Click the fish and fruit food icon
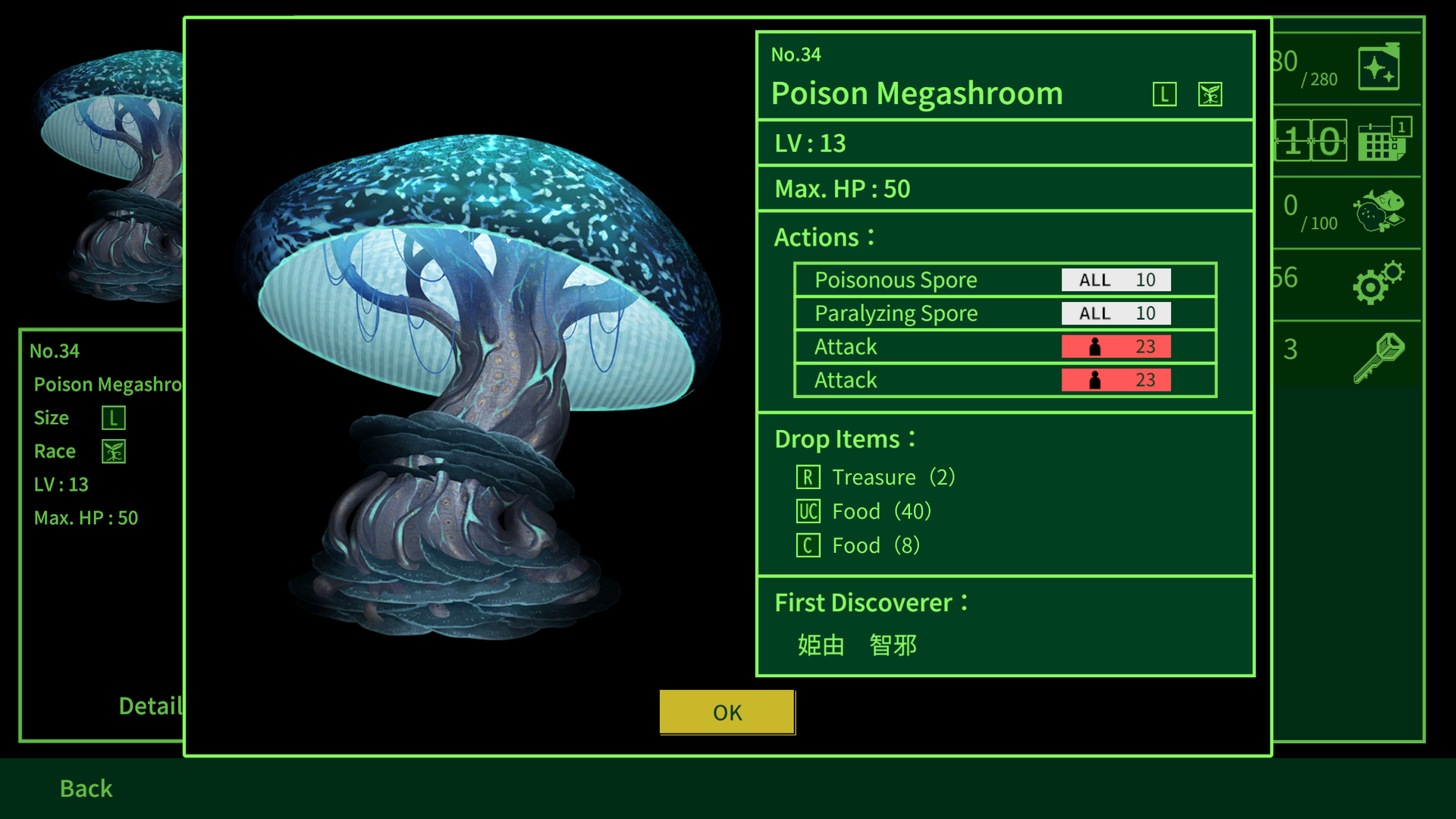Image resolution: width=1456 pixels, height=819 pixels. (x=1382, y=212)
